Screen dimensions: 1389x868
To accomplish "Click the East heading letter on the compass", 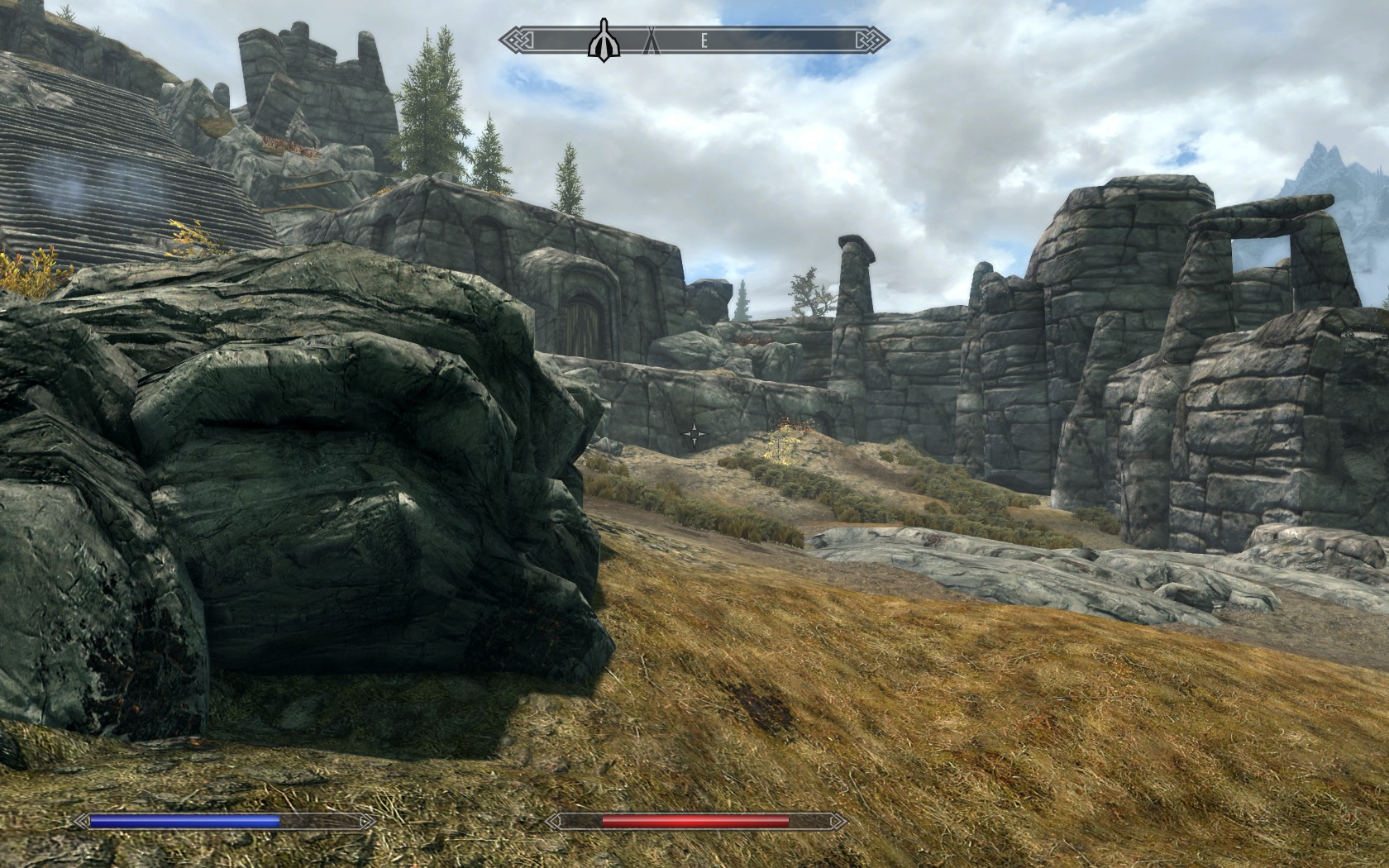I will pos(704,40).
